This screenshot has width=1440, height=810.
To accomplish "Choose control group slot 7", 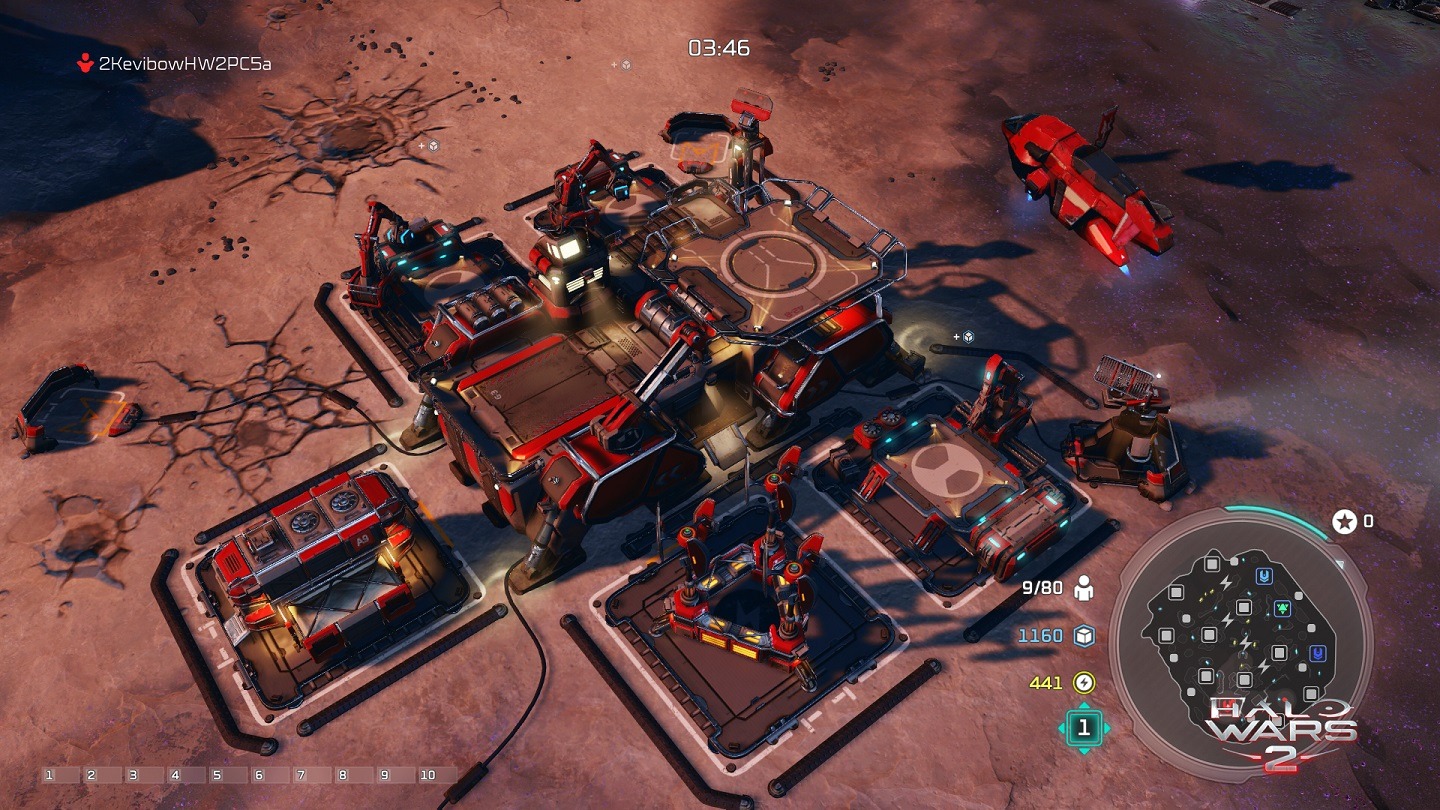I will pyautogui.click(x=300, y=775).
